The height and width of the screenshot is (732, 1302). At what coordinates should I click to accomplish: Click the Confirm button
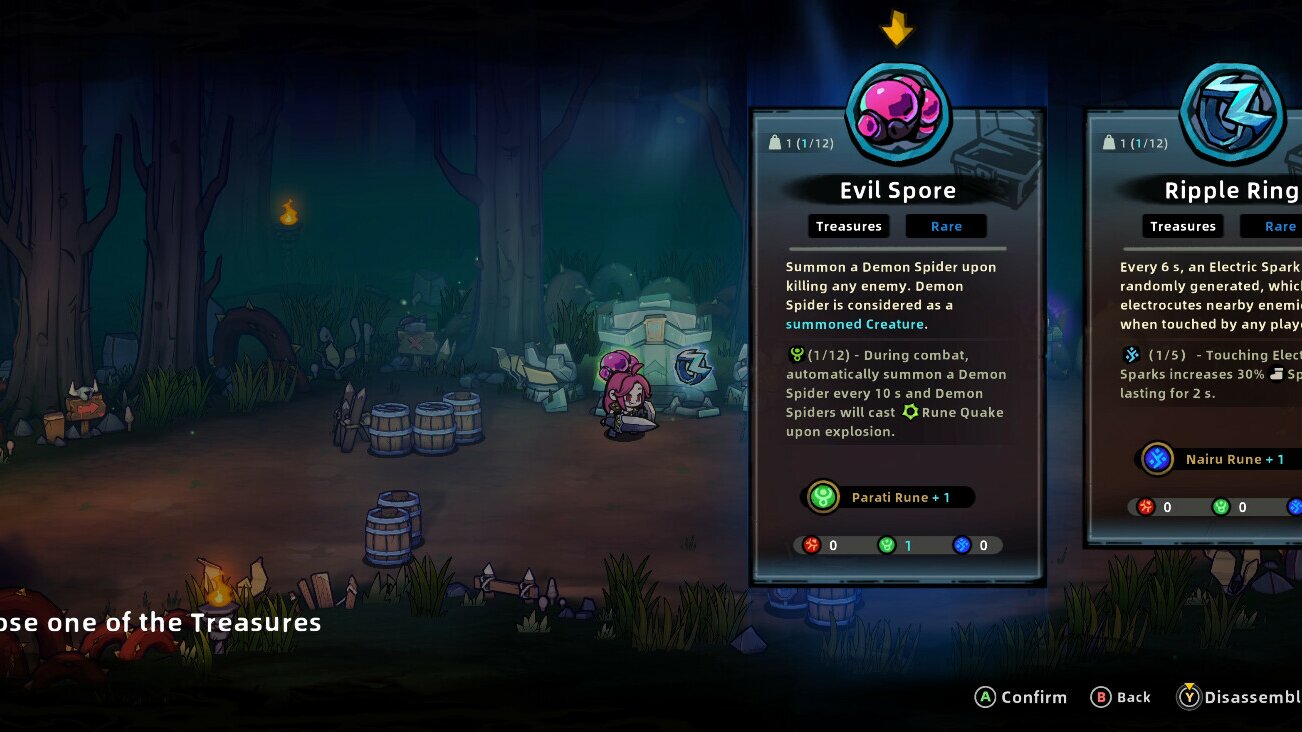(1021, 697)
